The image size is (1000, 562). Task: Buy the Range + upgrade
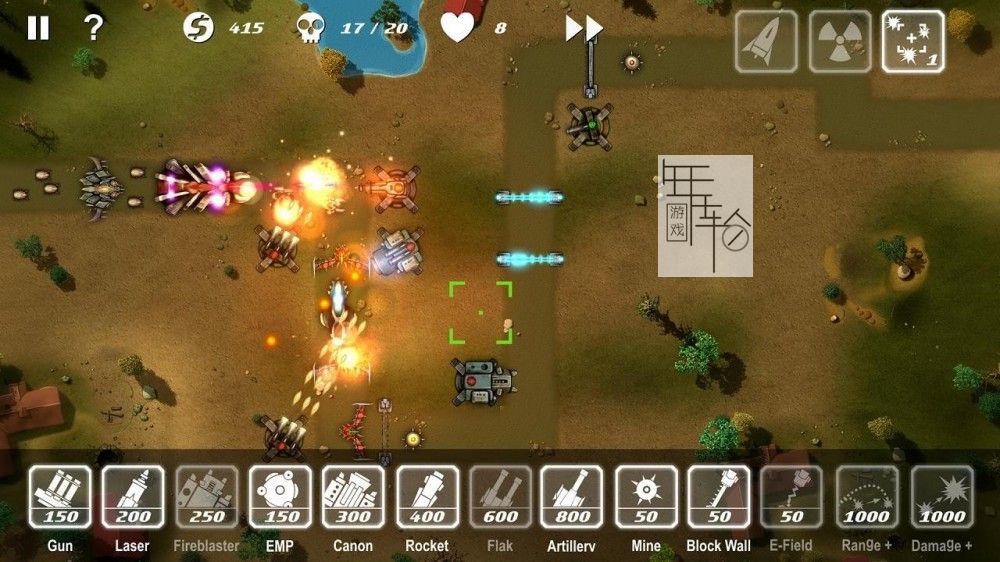[x=867, y=497]
